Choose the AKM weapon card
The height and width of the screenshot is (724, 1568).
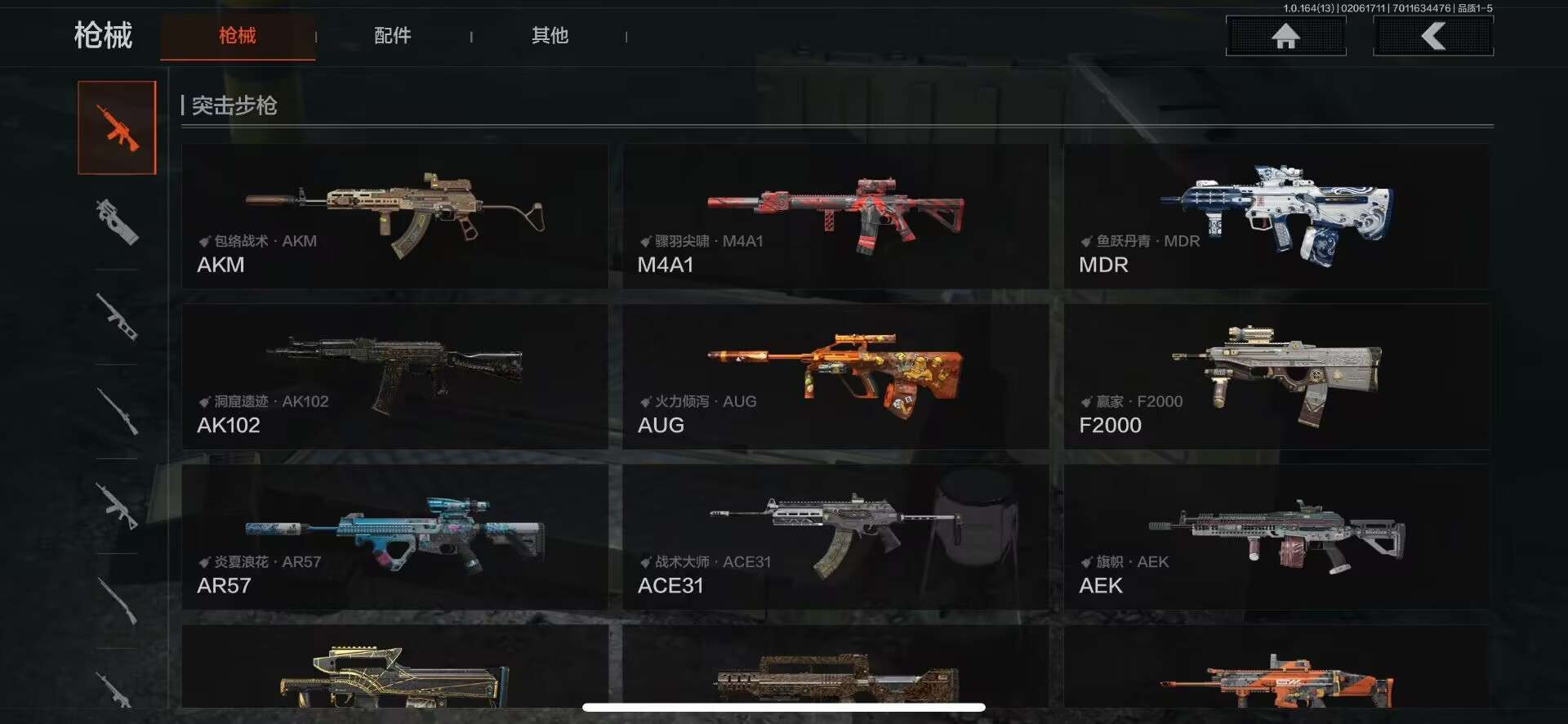point(394,216)
